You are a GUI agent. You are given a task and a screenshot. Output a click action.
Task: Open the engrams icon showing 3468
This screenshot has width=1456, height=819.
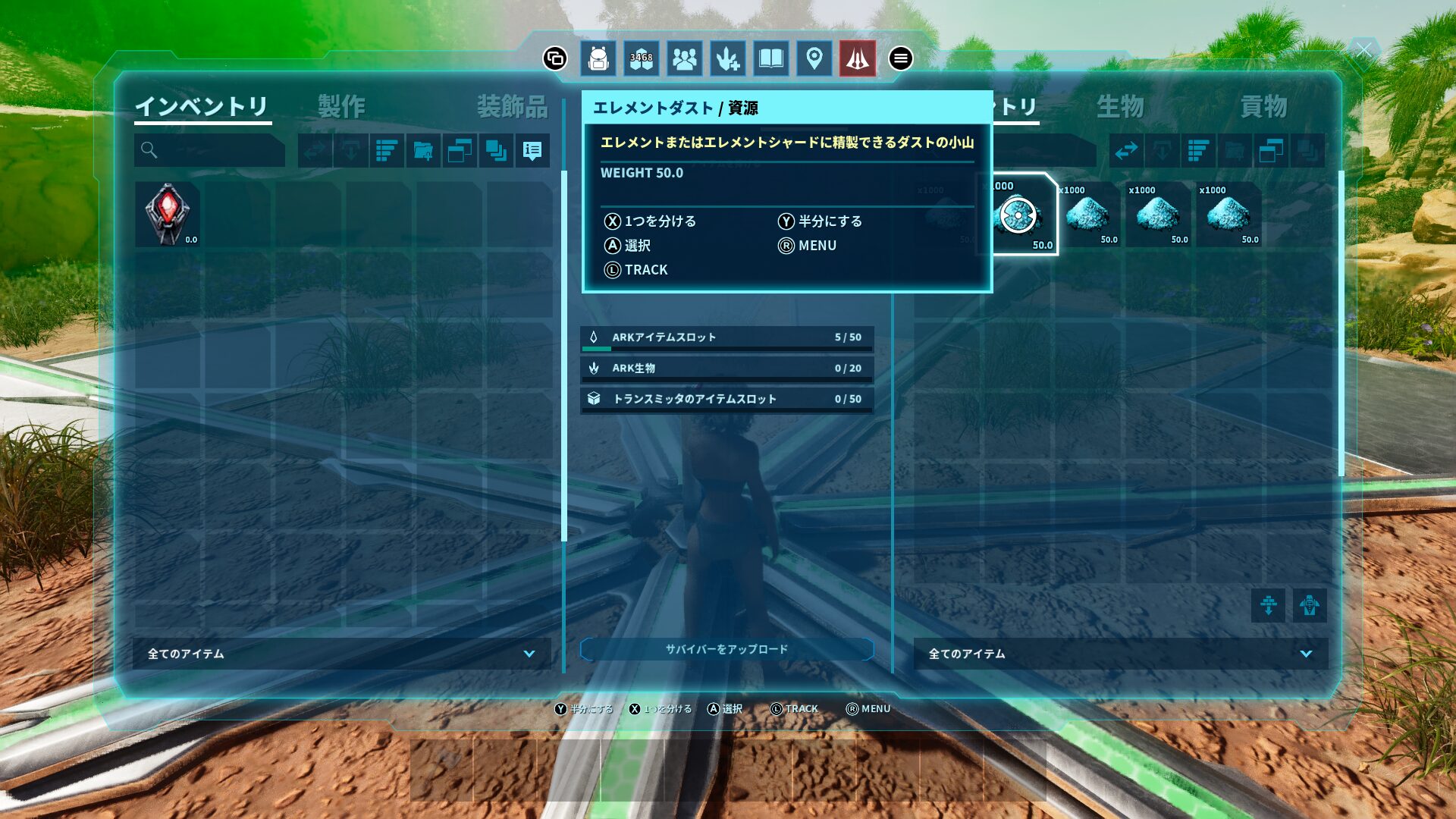[642, 58]
